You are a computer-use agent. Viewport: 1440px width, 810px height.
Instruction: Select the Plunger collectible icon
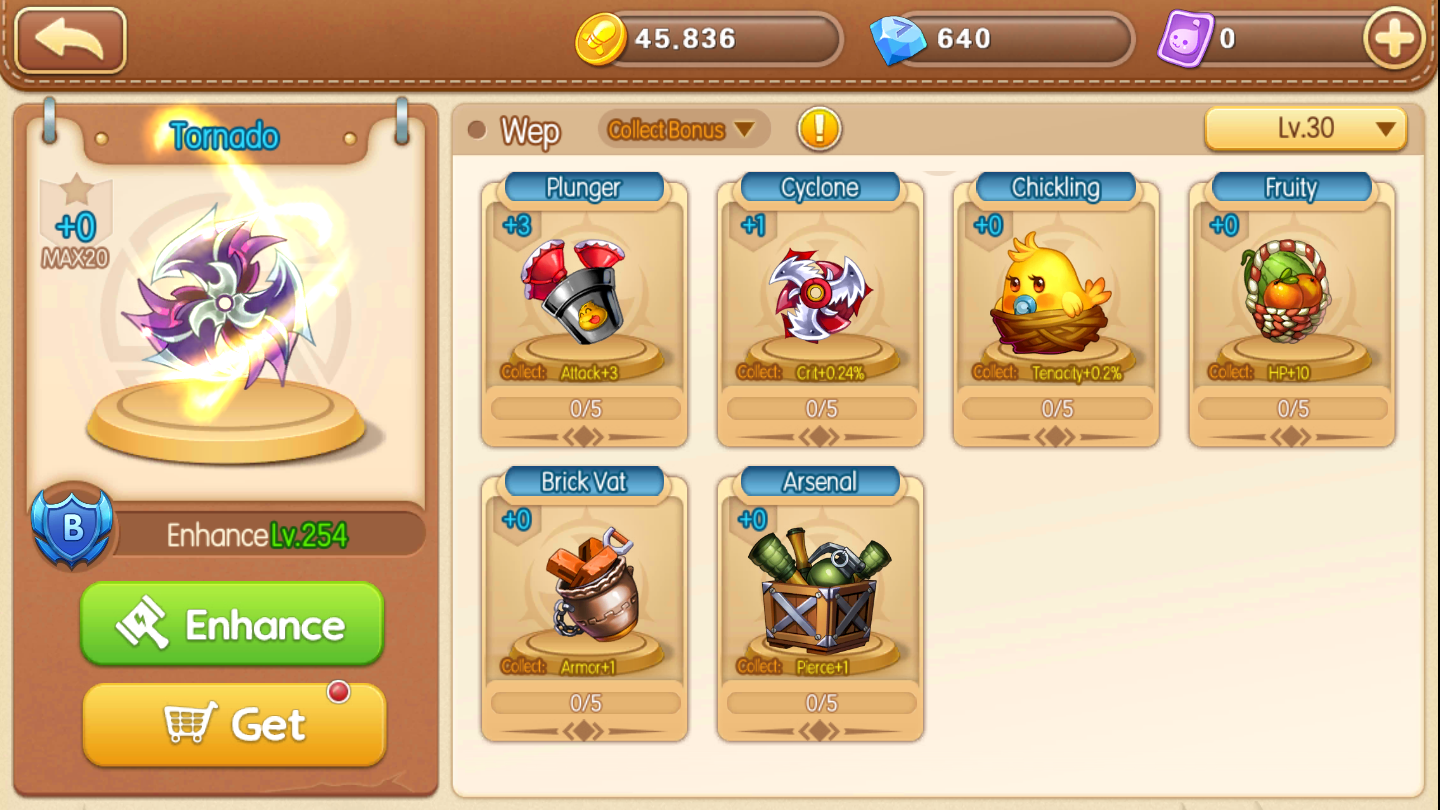(583, 295)
